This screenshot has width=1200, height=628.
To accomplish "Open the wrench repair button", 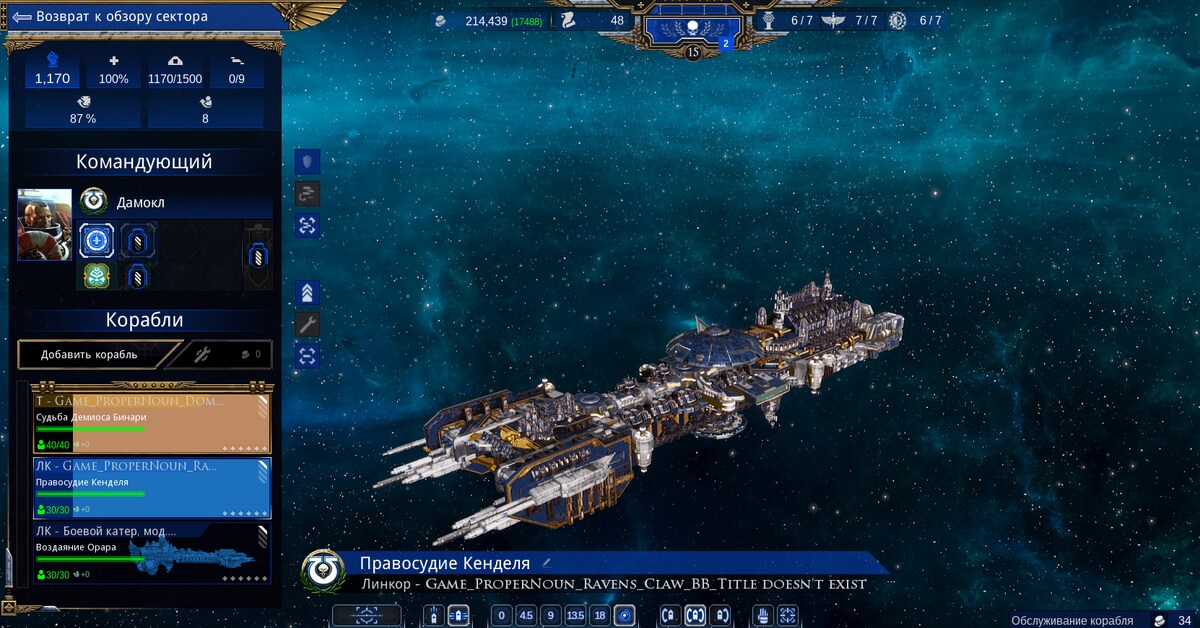I will (x=308, y=324).
